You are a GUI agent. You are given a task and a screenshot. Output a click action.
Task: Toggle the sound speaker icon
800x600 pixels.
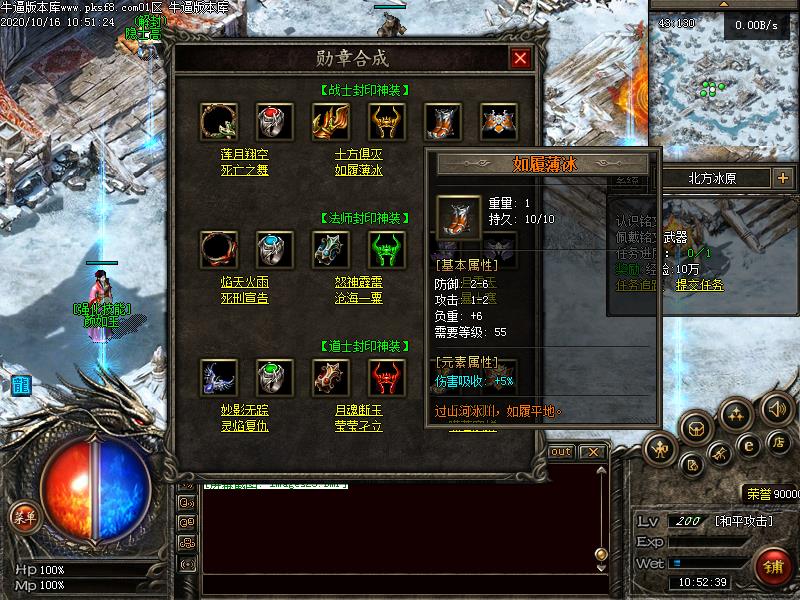coord(776,408)
